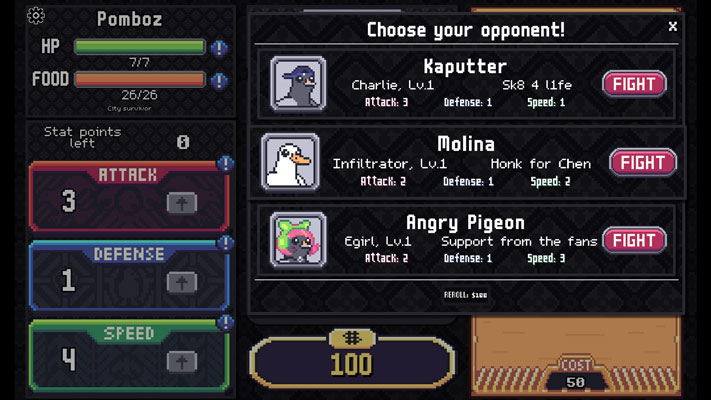
Task: Reroll the opponent list
Action: tap(466, 295)
